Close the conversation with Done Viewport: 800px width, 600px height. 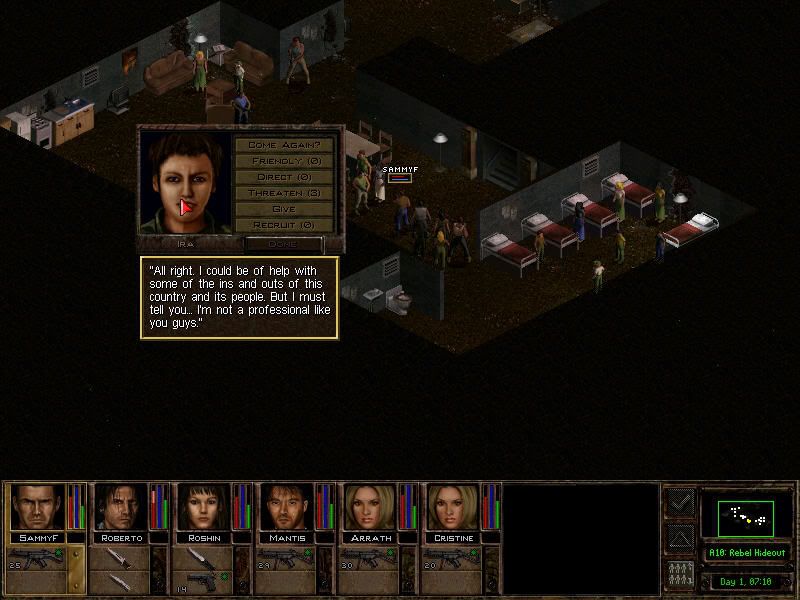coord(284,244)
